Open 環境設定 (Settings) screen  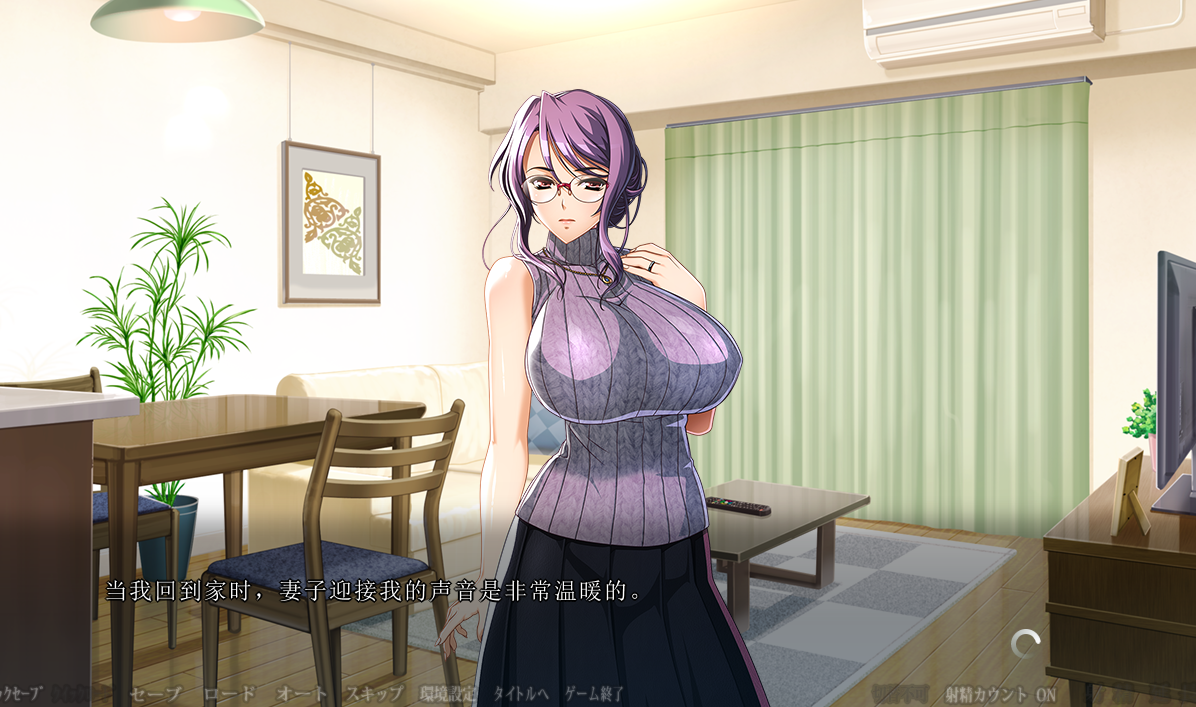coord(448,693)
